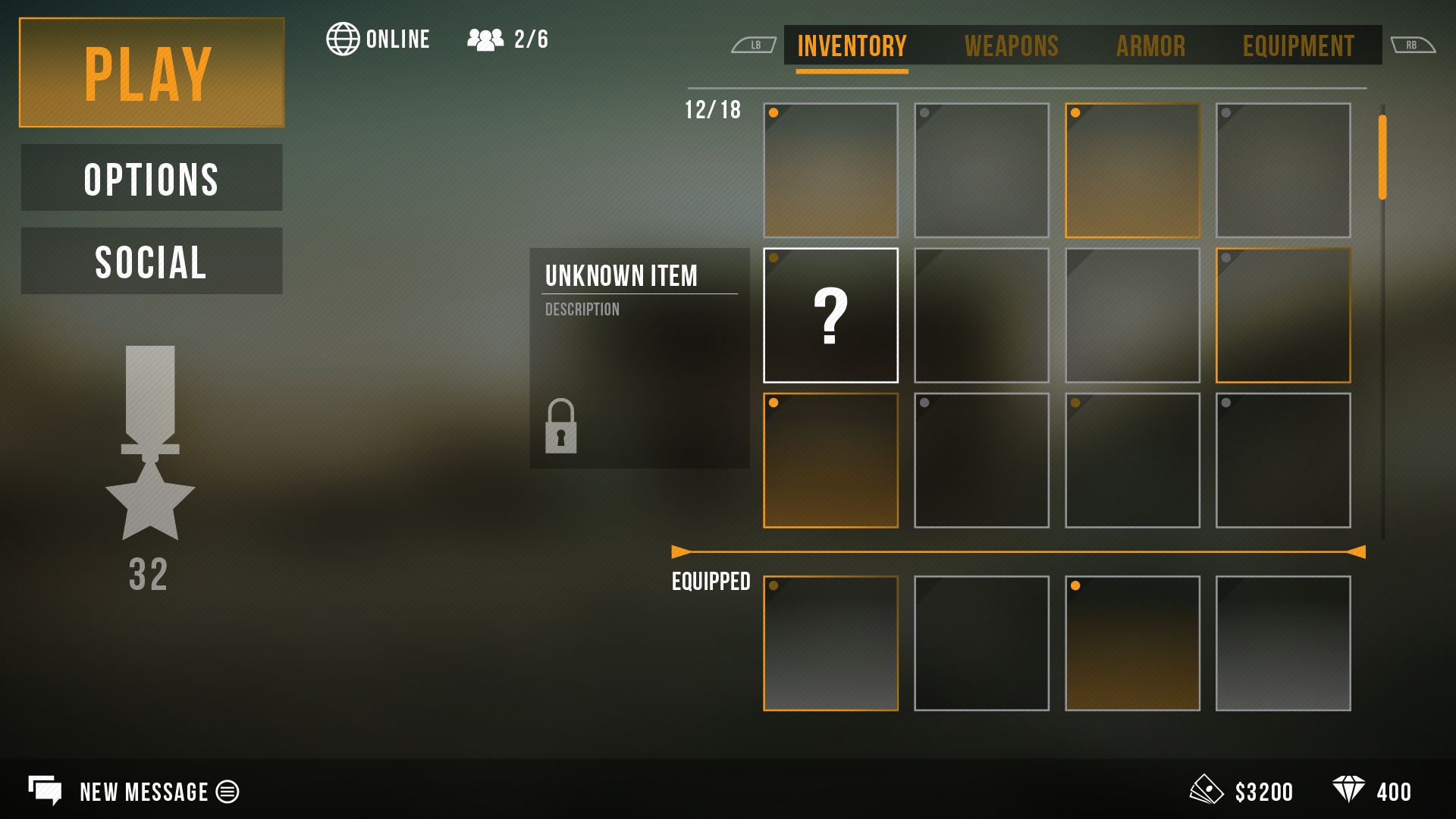Open the new message chat icon
1456x819 pixels.
click(47, 792)
